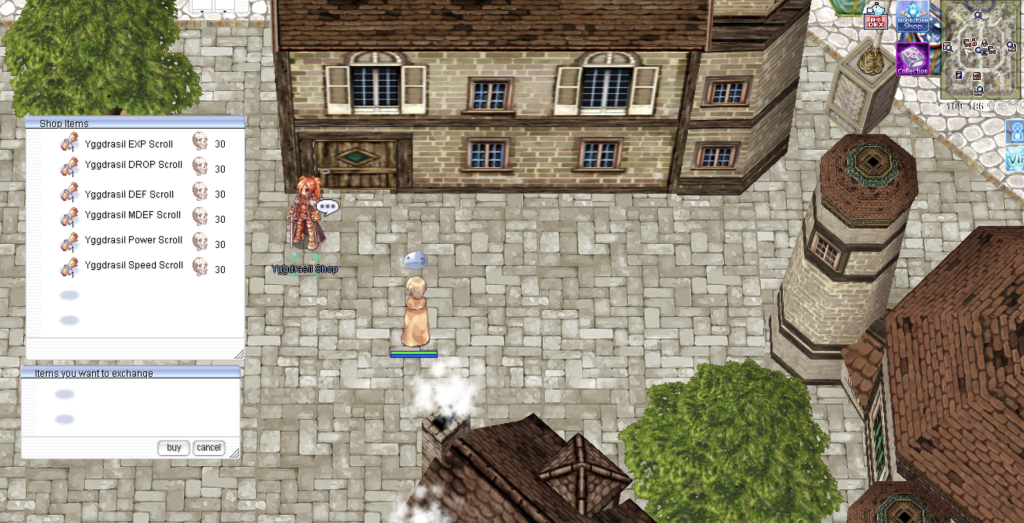Screen dimensions: 1024x523
Task: Choose the Yggdrasil Power Scroll item
Action: tap(133, 240)
